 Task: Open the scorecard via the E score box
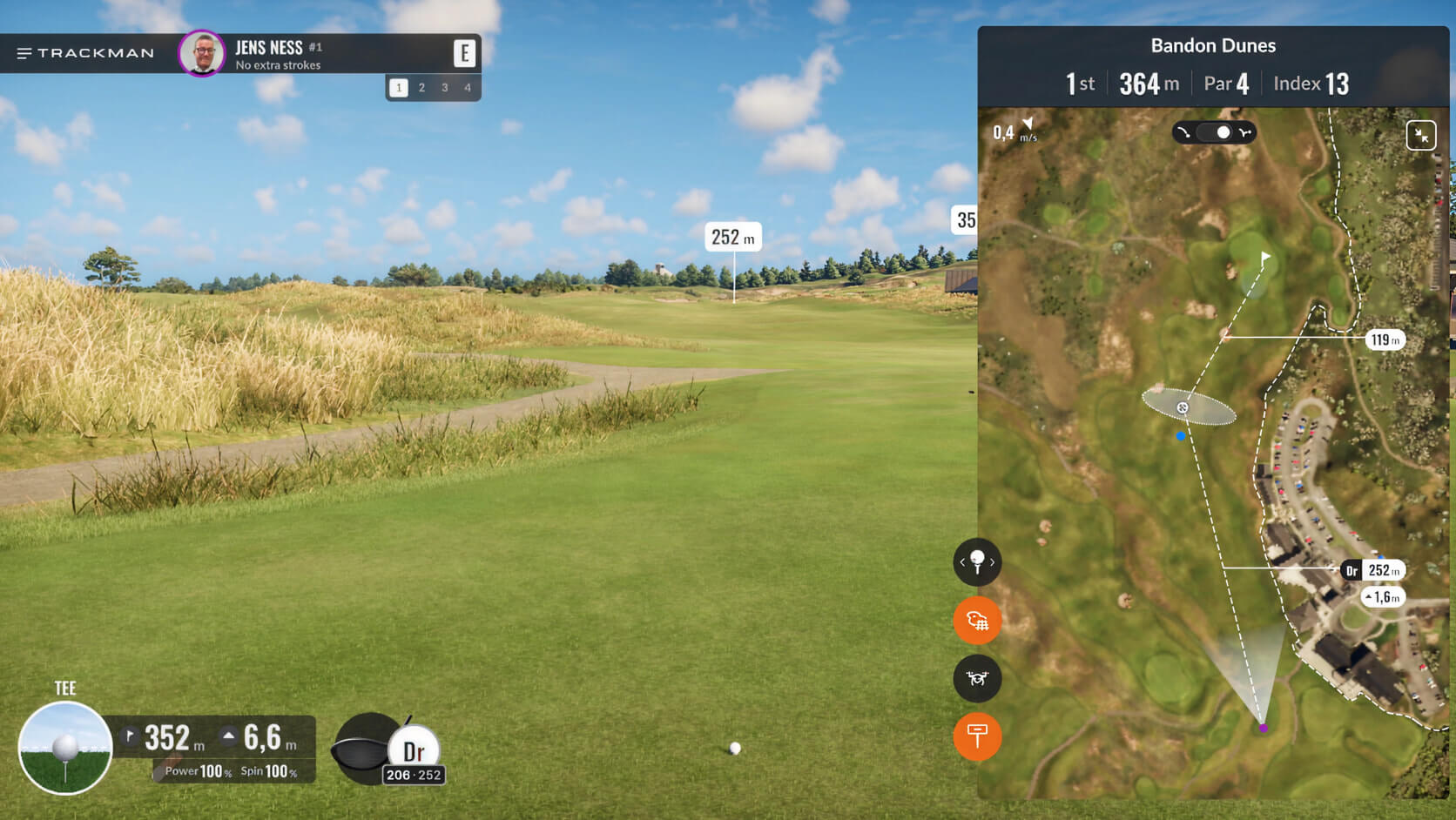pos(466,52)
